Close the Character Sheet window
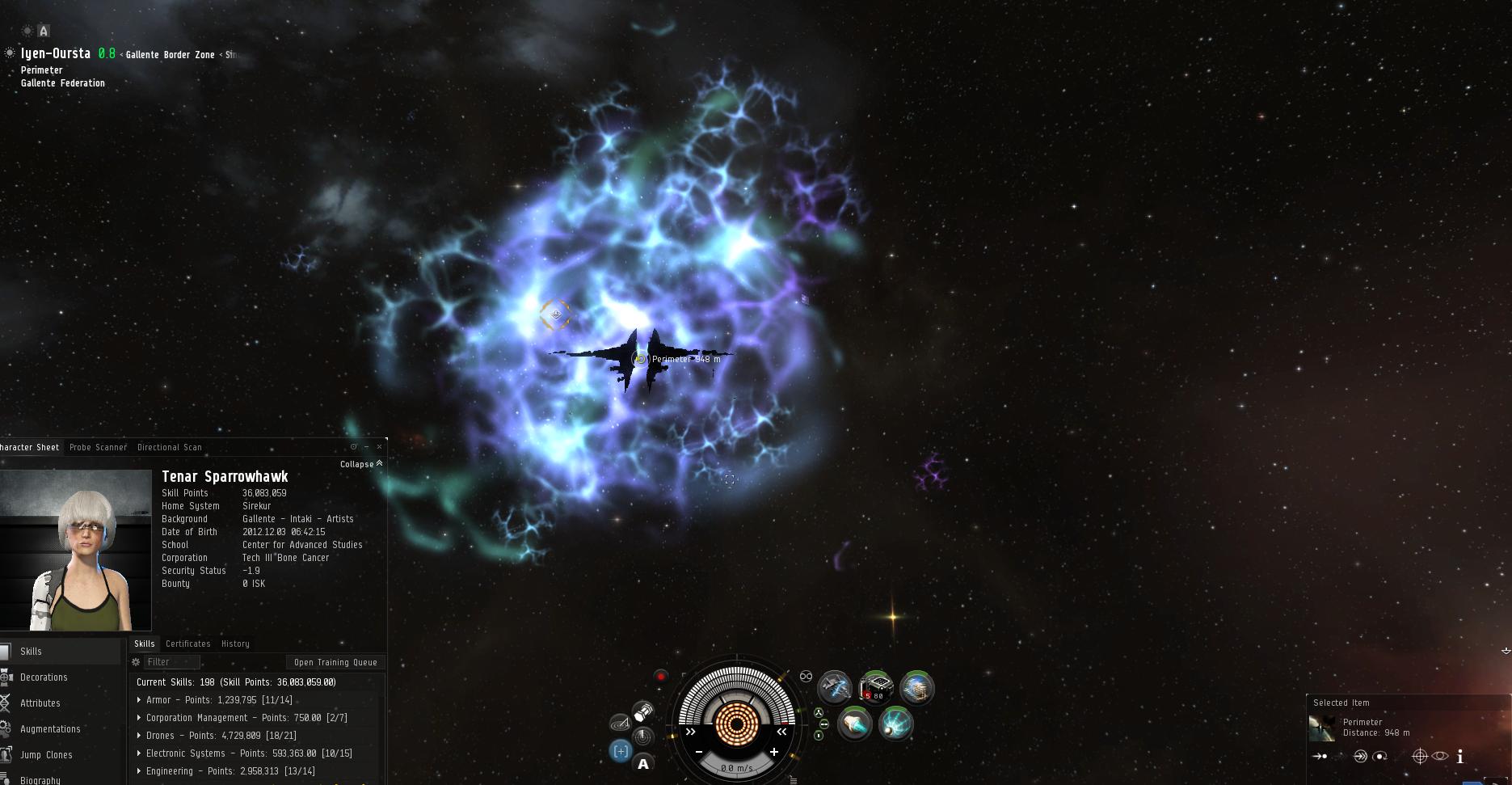The height and width of the screenshot is (785, 1512). pos(379,446)
